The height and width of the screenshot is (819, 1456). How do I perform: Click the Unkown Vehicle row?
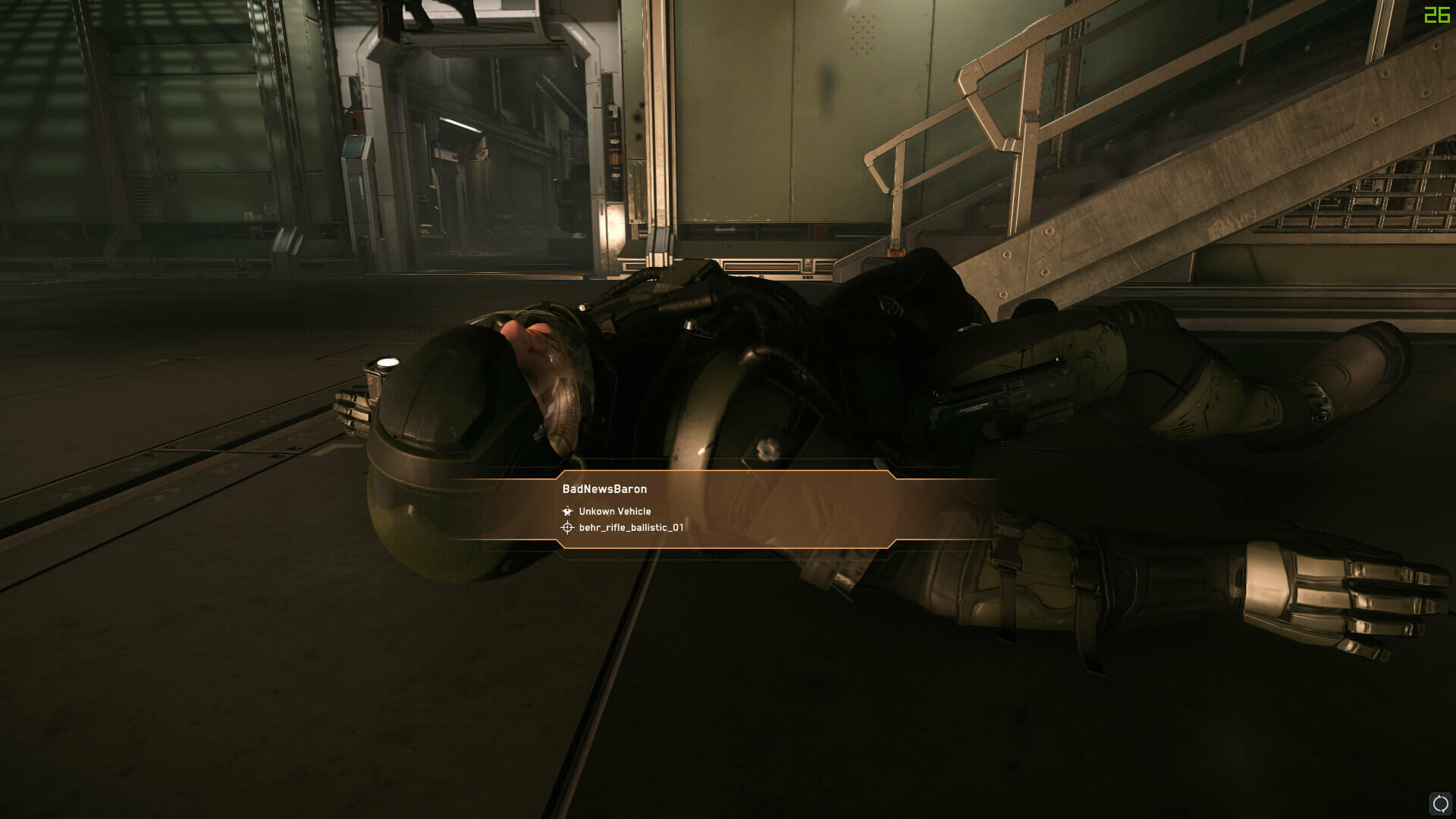click(614, 512)
